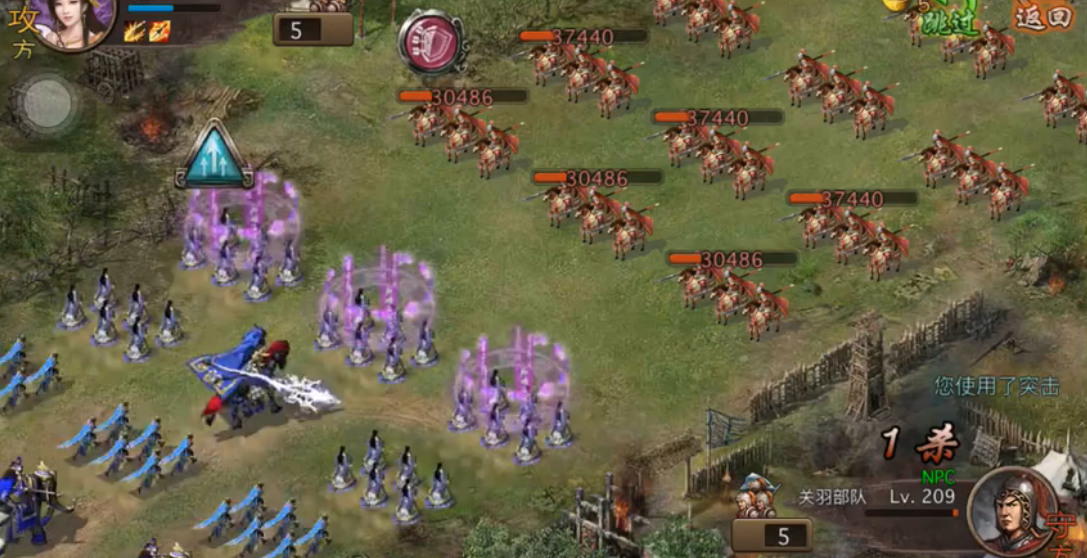Open the defender troop queue counter
The width and height of the screenshot is (1087, 558).
771,535
